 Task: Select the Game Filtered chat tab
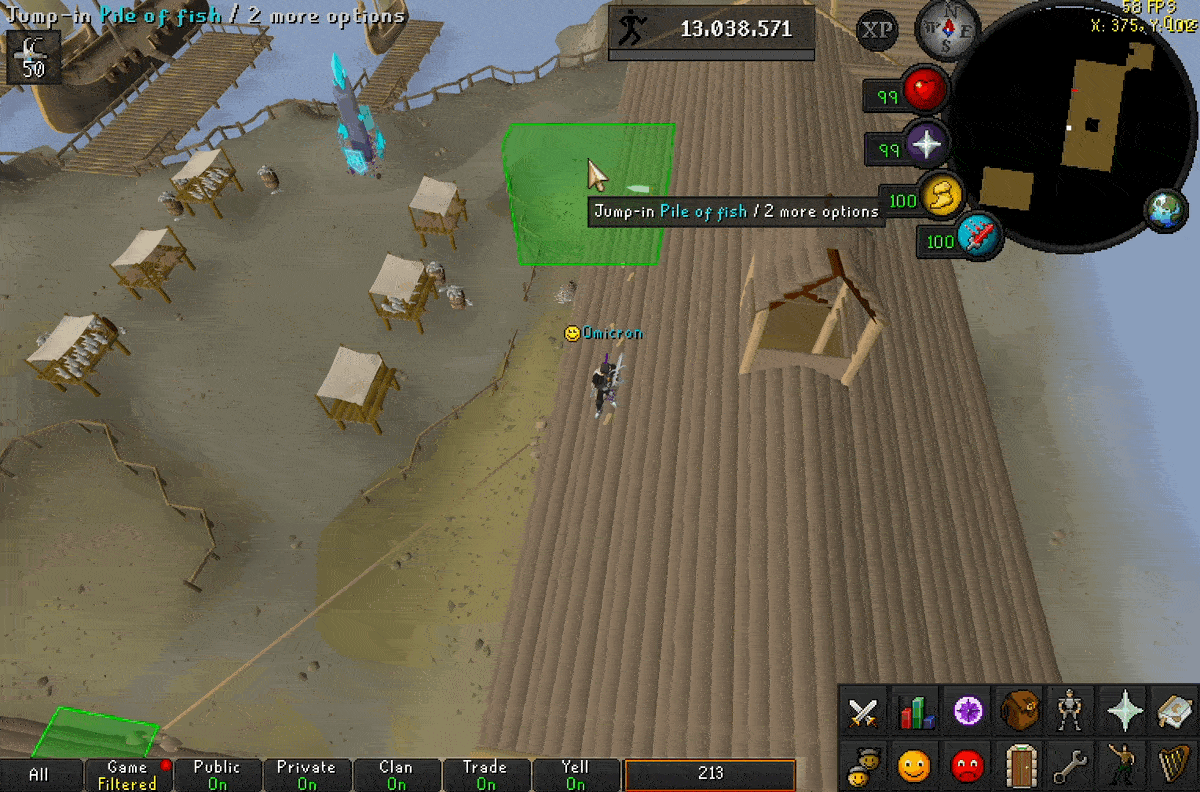(127, 775)
